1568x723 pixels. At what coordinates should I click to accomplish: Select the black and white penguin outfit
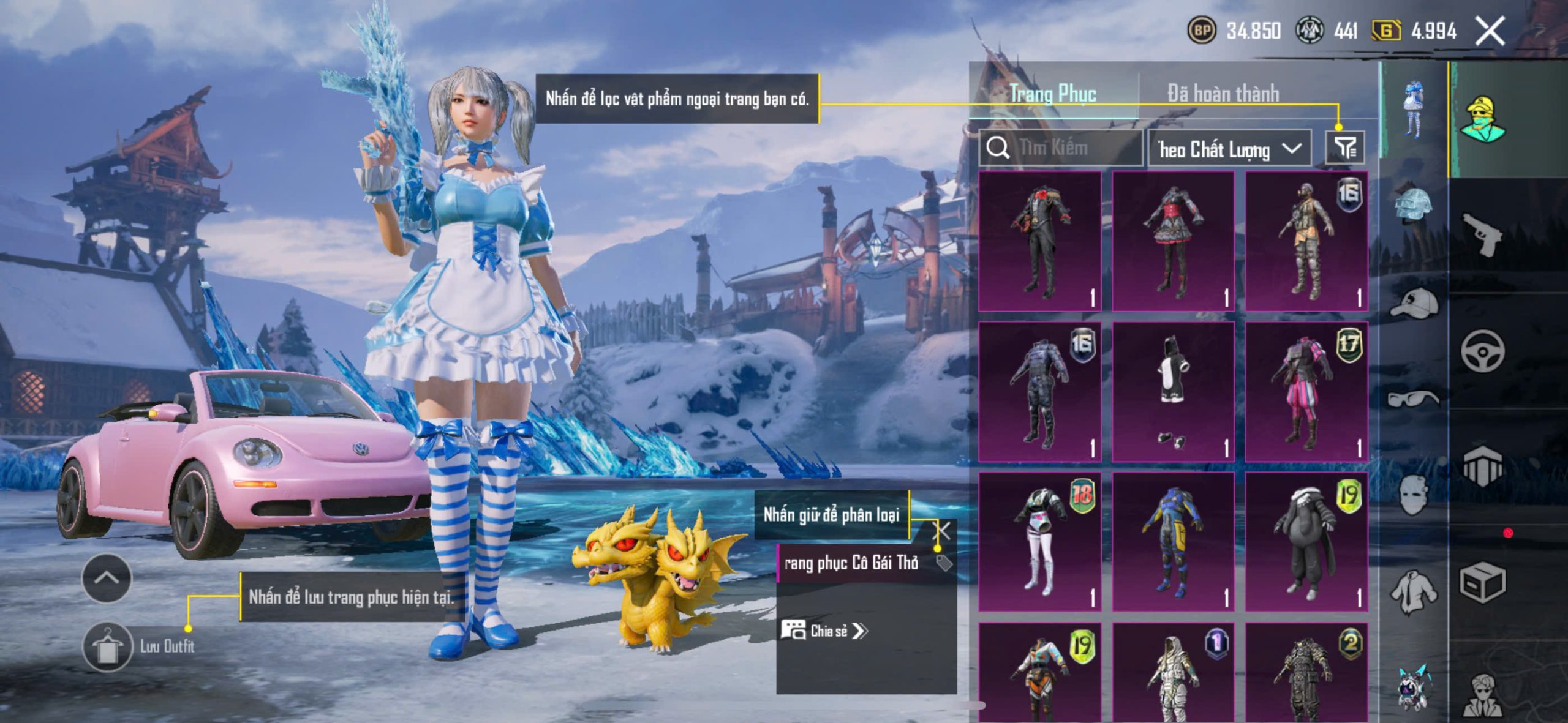pyautogui.click(x=1172, y=392)
